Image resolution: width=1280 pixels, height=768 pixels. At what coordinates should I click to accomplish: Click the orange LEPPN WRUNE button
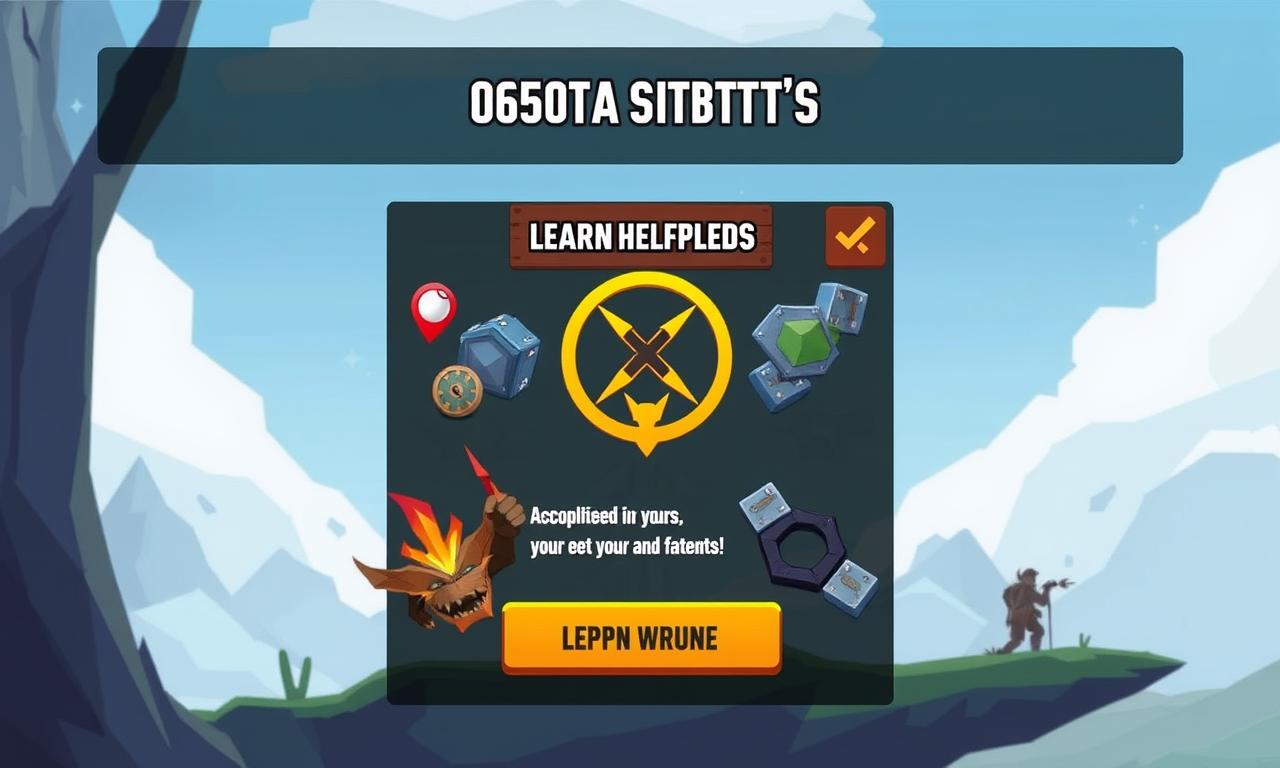tap(640, 637)
